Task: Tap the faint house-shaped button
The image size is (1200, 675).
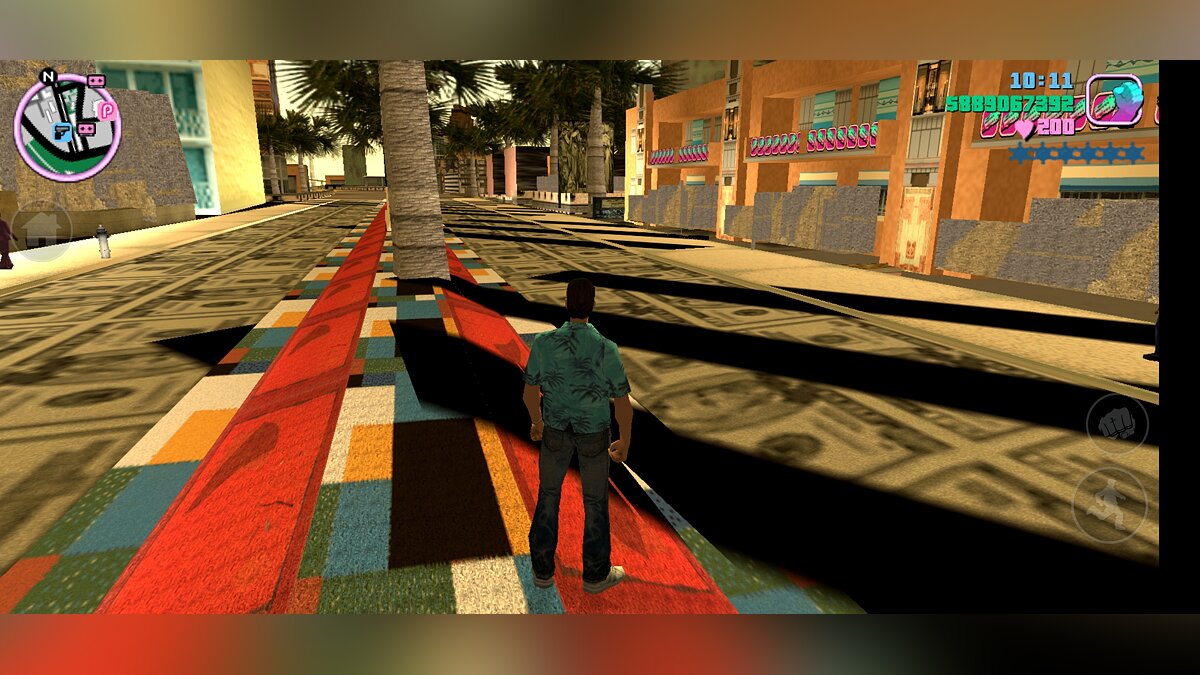Action: tap(42, 232)
